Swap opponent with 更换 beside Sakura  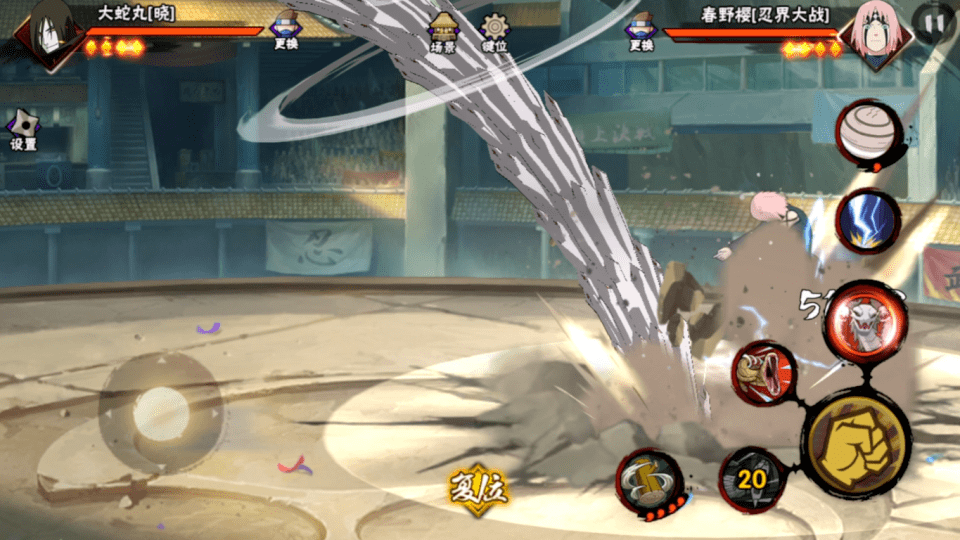pyautogui.click(x=641, y=30)
